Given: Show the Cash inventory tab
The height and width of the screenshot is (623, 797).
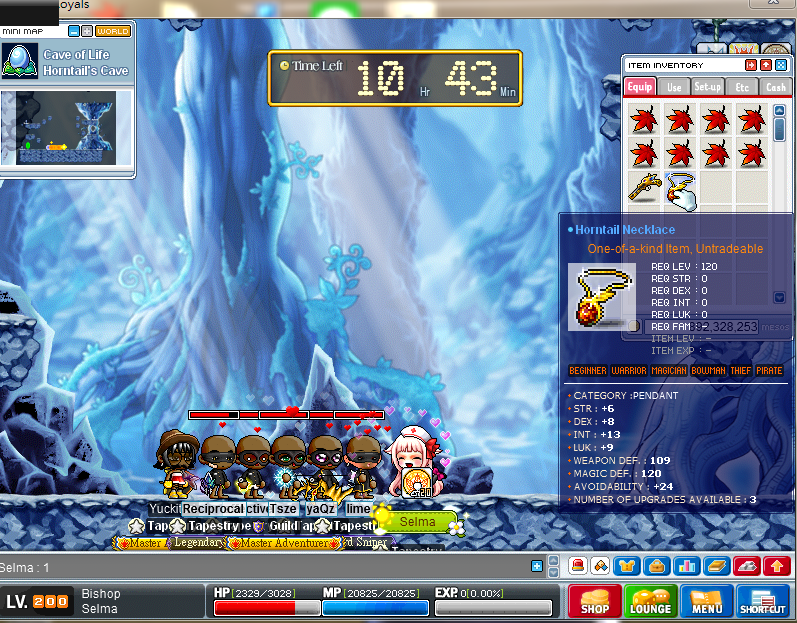Looking at the screenshot, I should coord(776,87).
